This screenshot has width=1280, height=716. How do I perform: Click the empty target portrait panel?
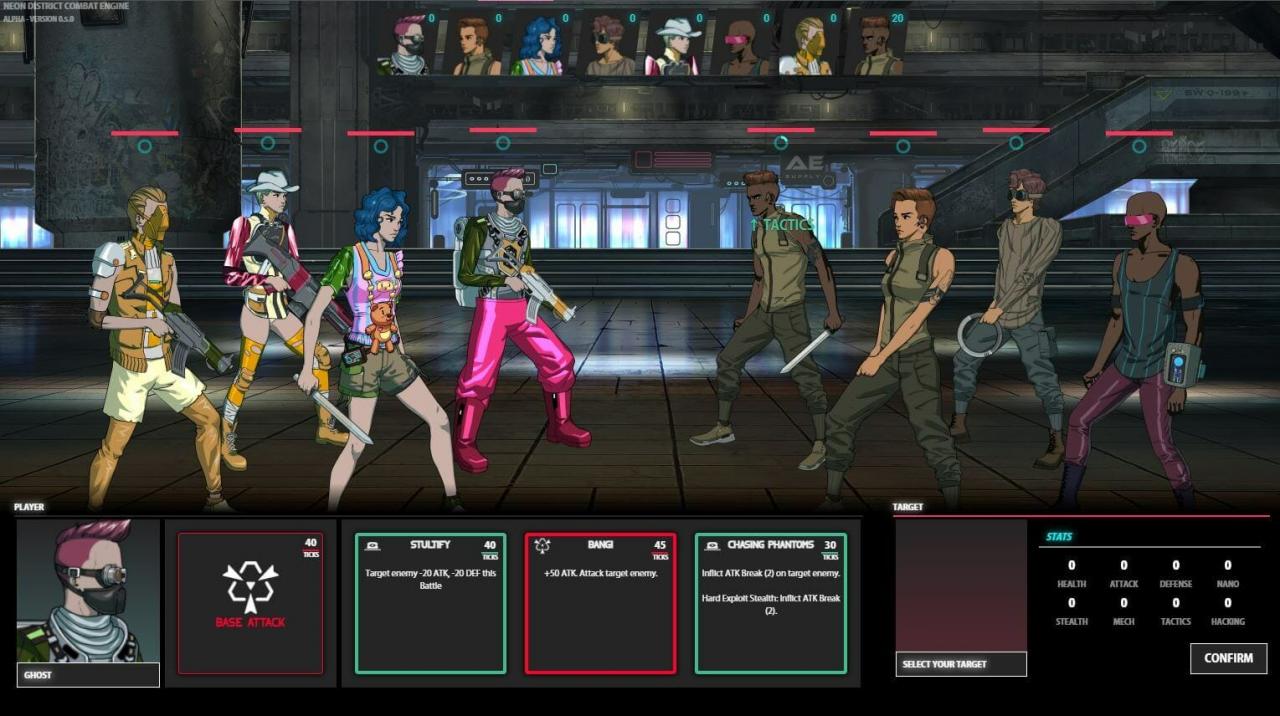[960, 585]
